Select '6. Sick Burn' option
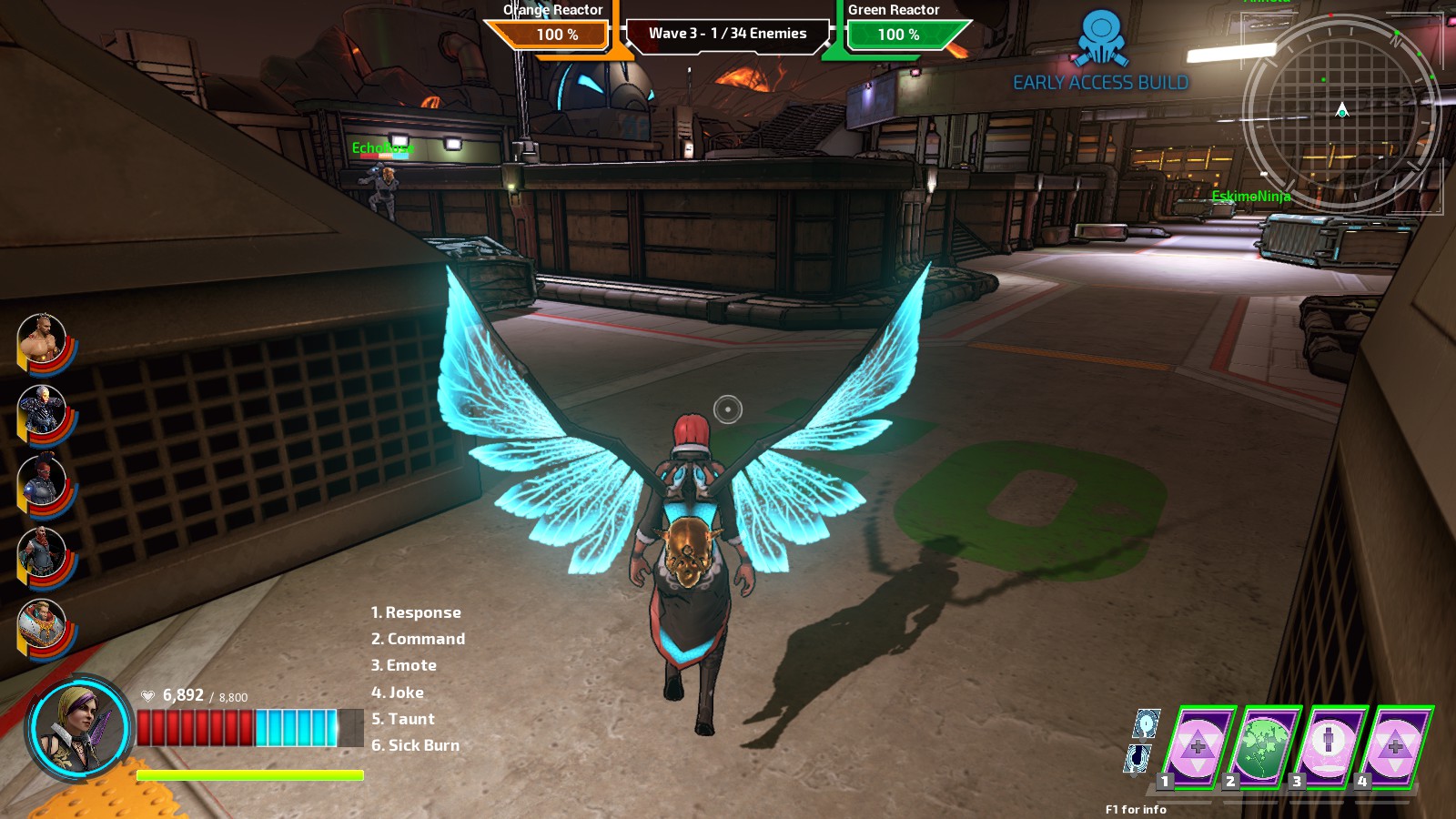 point(414,745)
